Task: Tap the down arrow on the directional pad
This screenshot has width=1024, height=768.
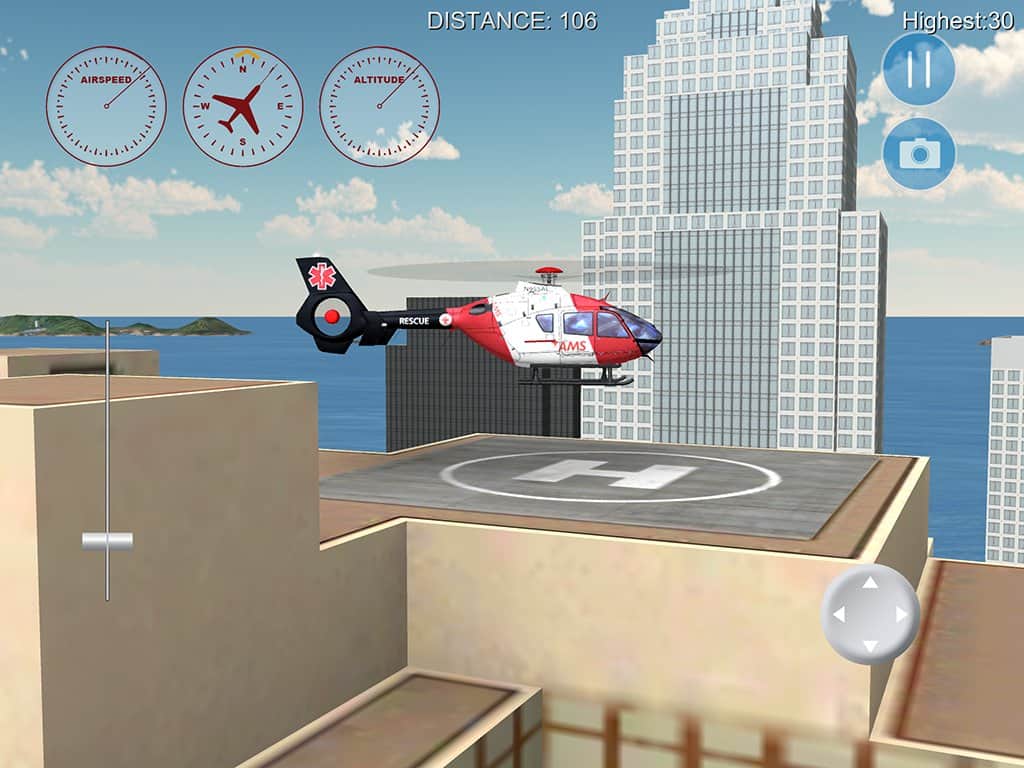Action: 870,645
